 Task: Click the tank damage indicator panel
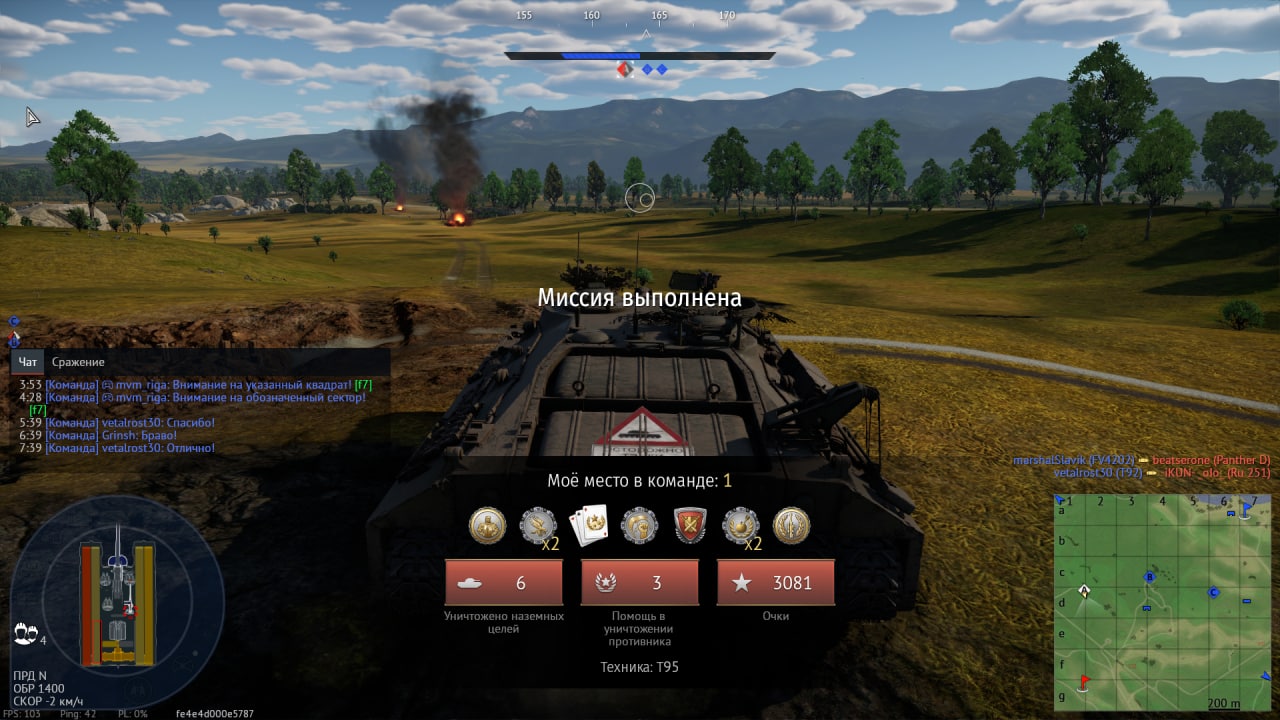(117, 603)
